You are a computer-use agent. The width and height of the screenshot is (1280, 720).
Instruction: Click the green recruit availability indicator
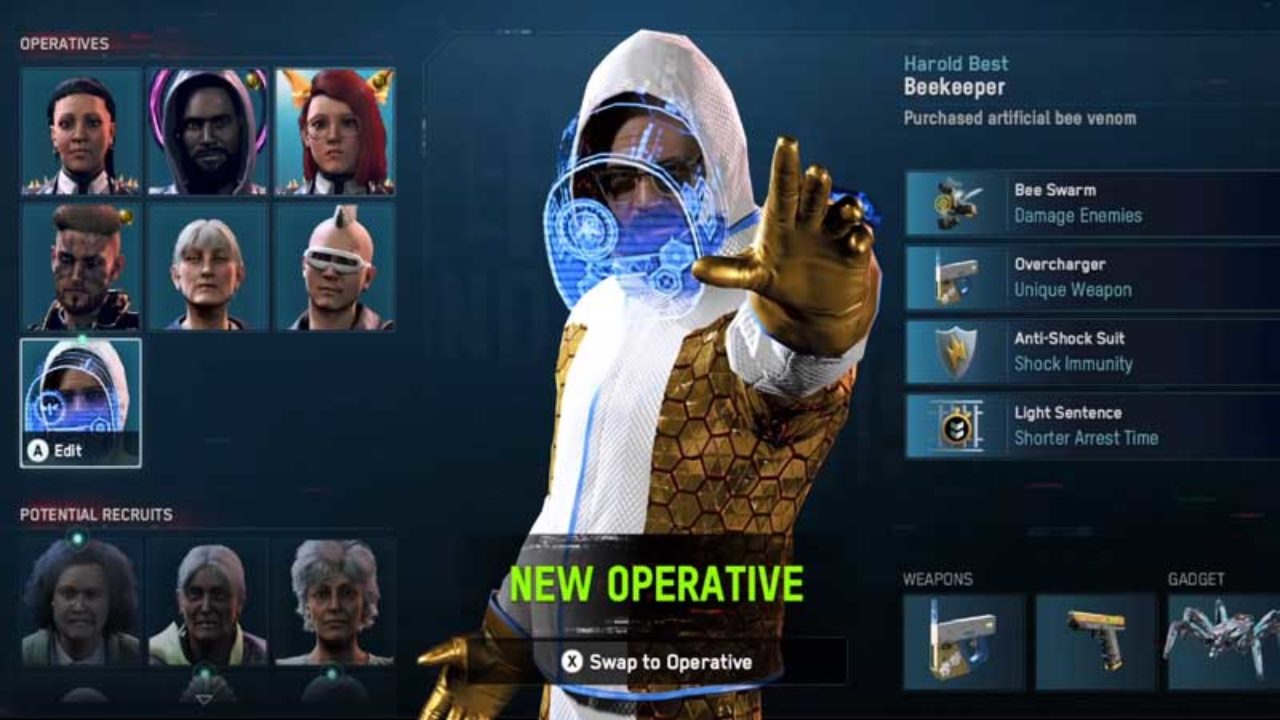pos(75,536)
